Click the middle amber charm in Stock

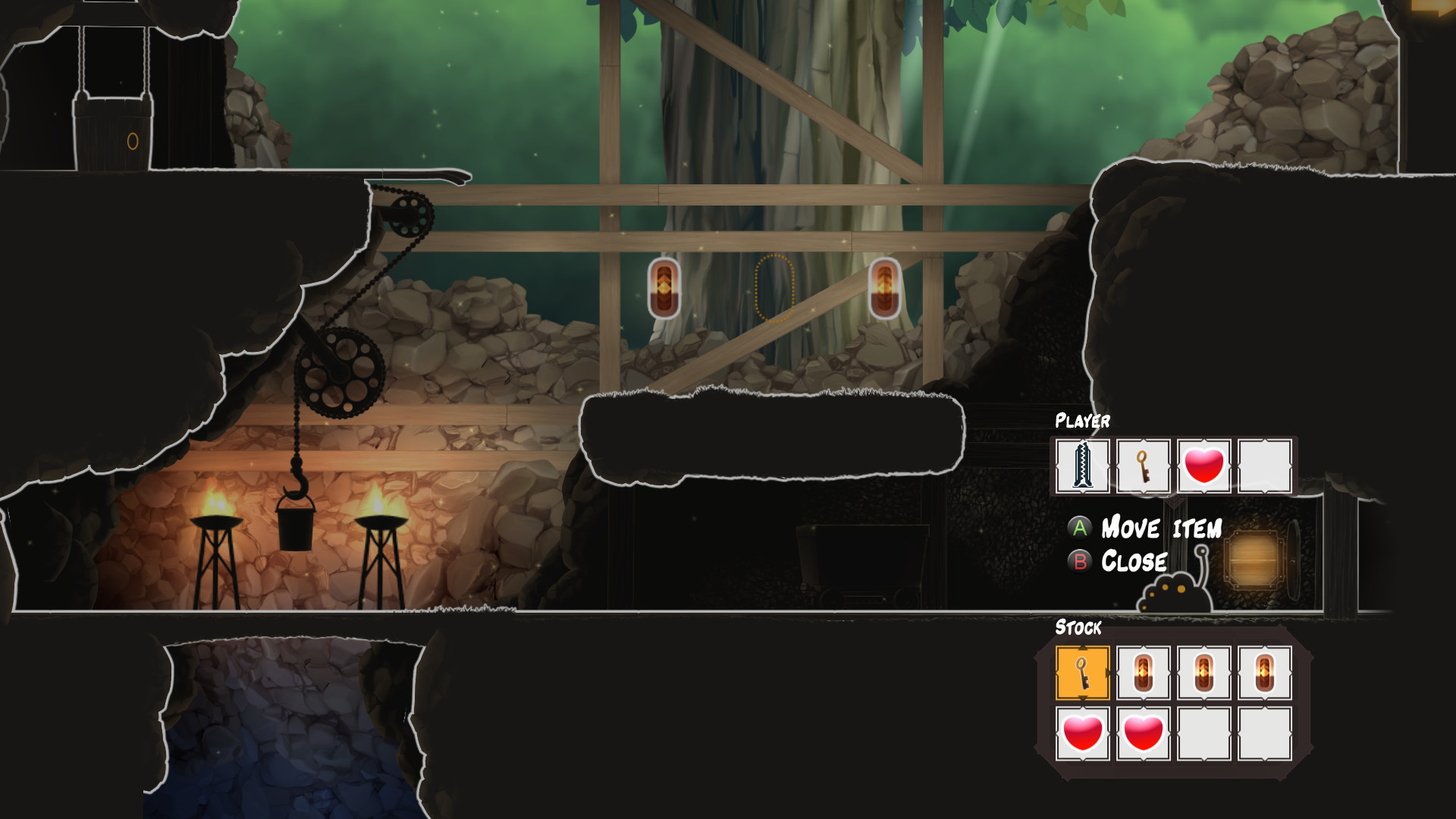(1204, 673)
